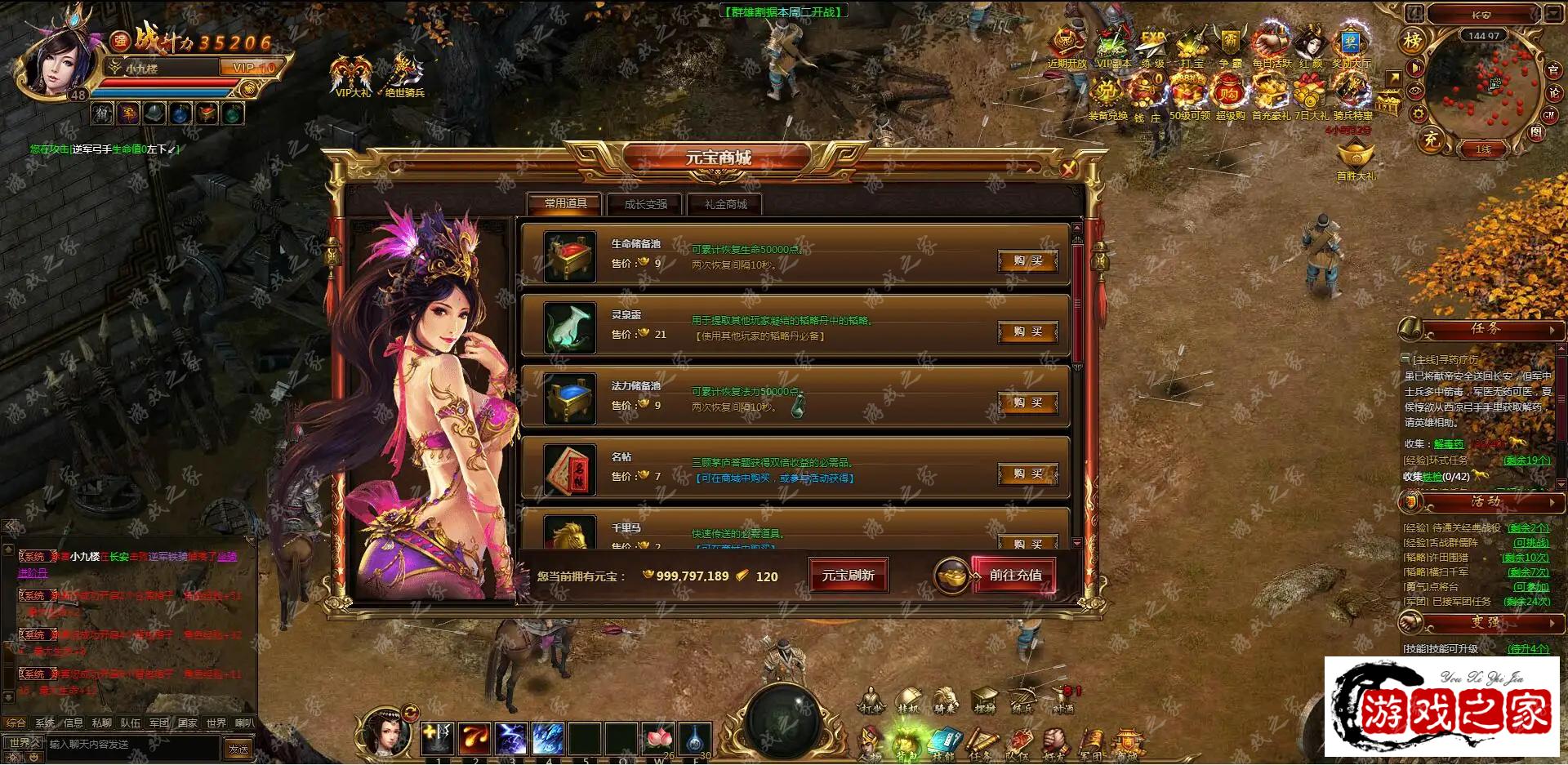Use the peach item in hotbar

657,739
